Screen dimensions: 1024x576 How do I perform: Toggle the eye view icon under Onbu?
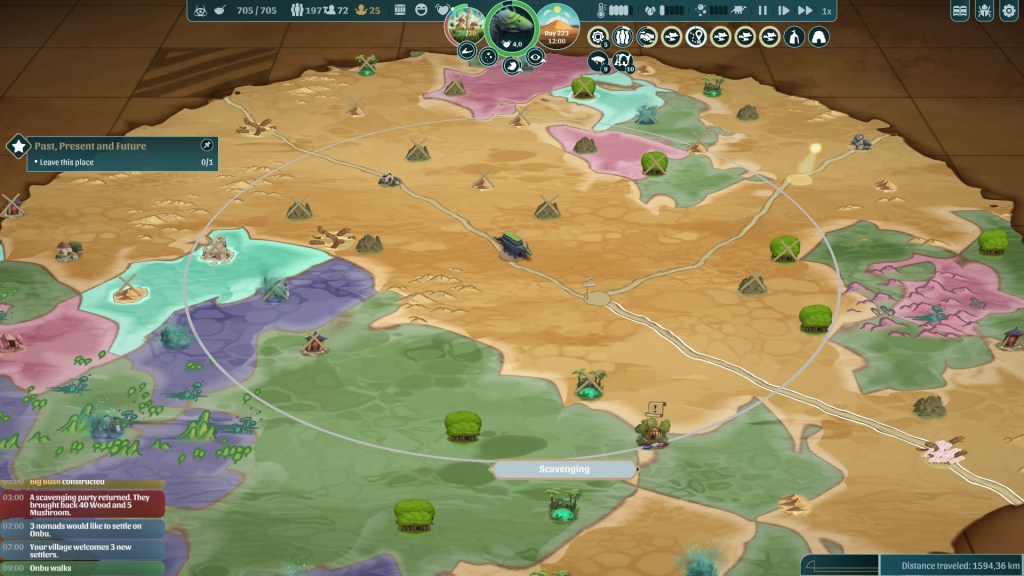[537, 58]
